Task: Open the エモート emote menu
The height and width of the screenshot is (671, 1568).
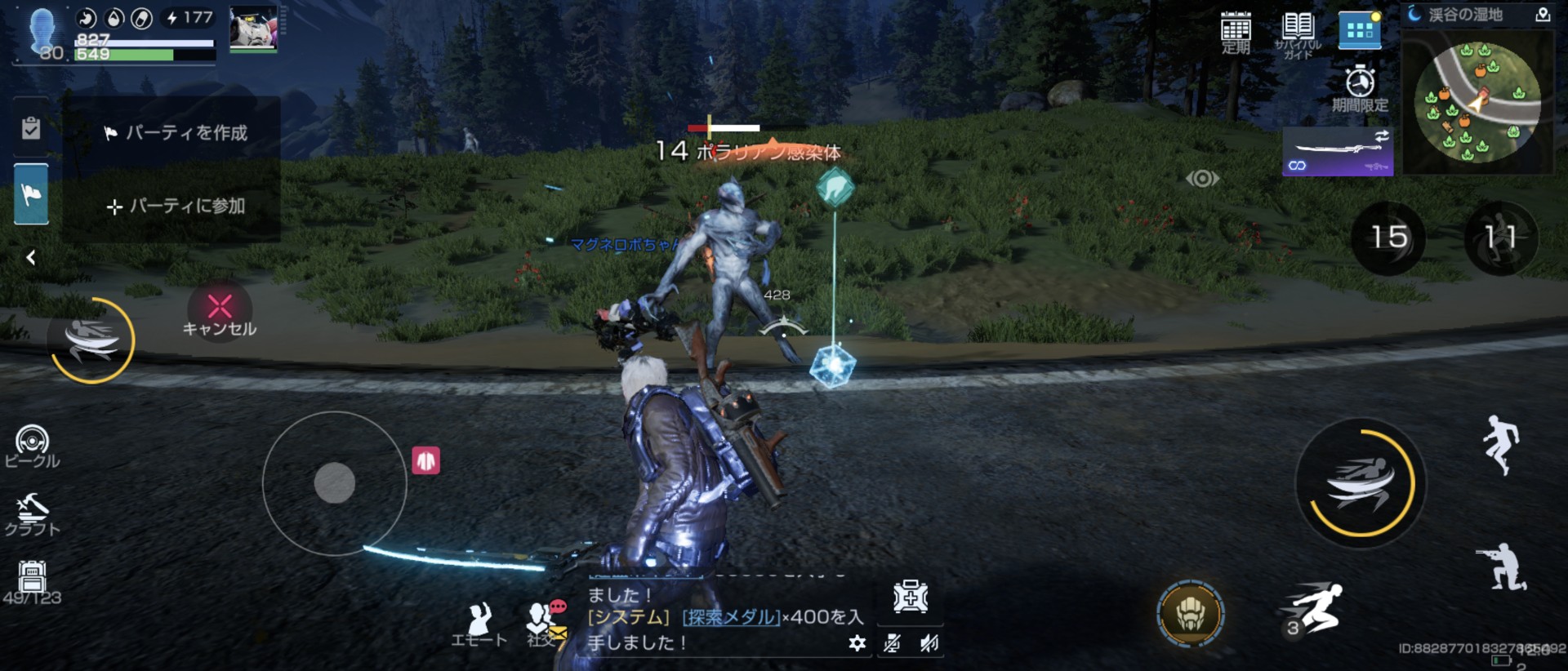Action: click(x=479, y=624)
